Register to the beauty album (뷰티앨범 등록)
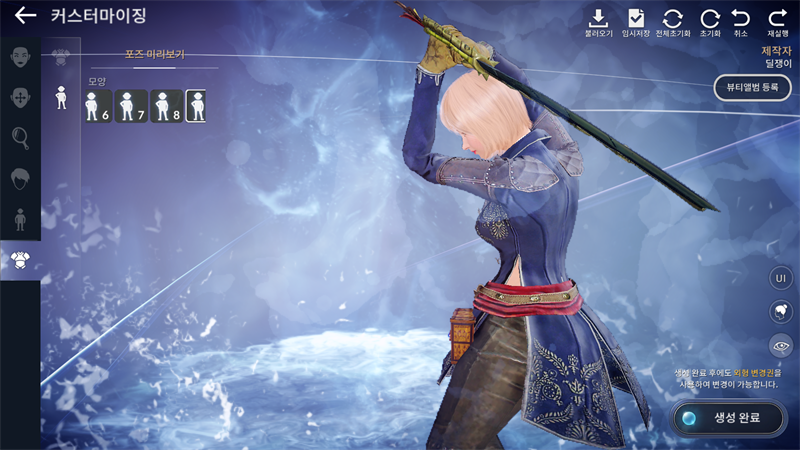This screenshot has width=800, height=450. pos(752,87)
